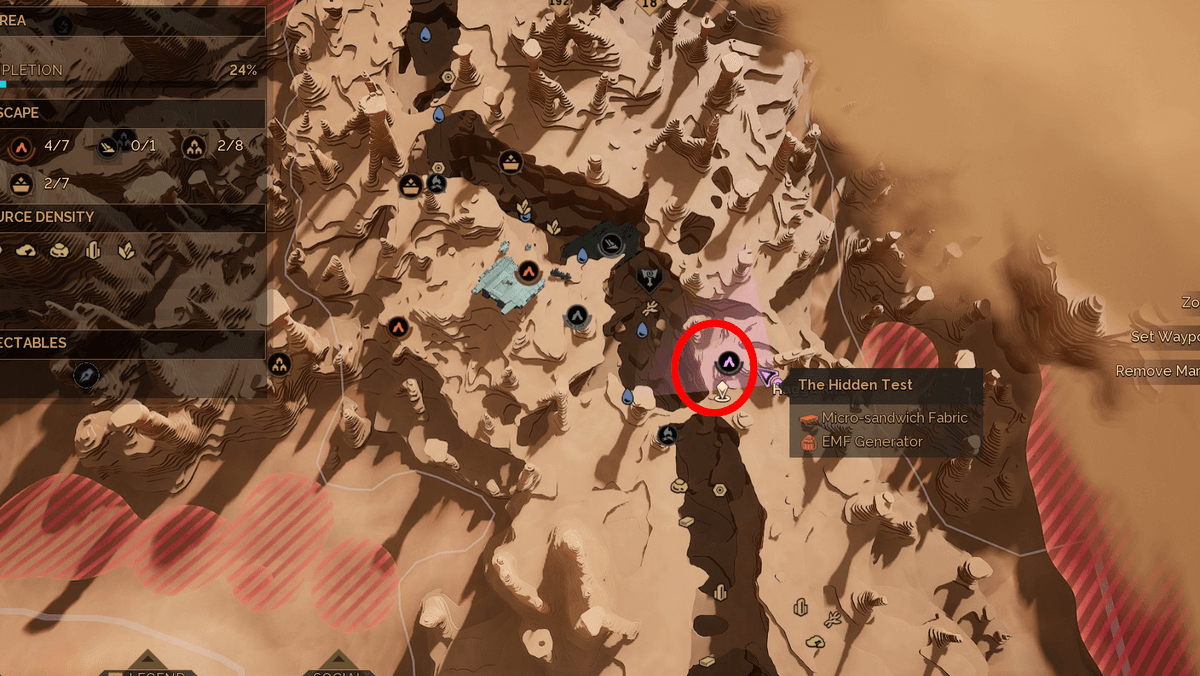Choose the Set Waypoint option
The image size is (1200, 676).
[x=1166, y=337]
